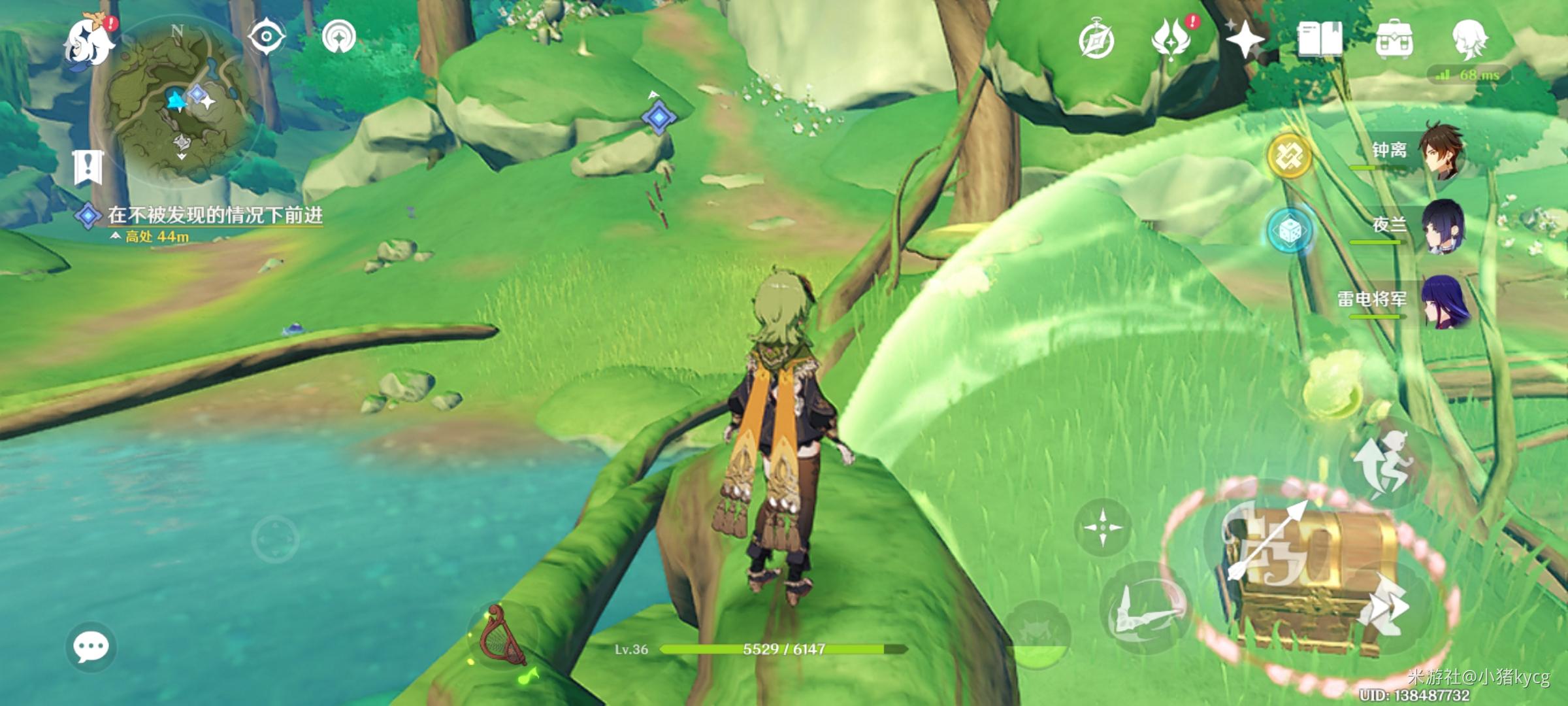Open the chat bubble
1568x706 pixels.
91,647
